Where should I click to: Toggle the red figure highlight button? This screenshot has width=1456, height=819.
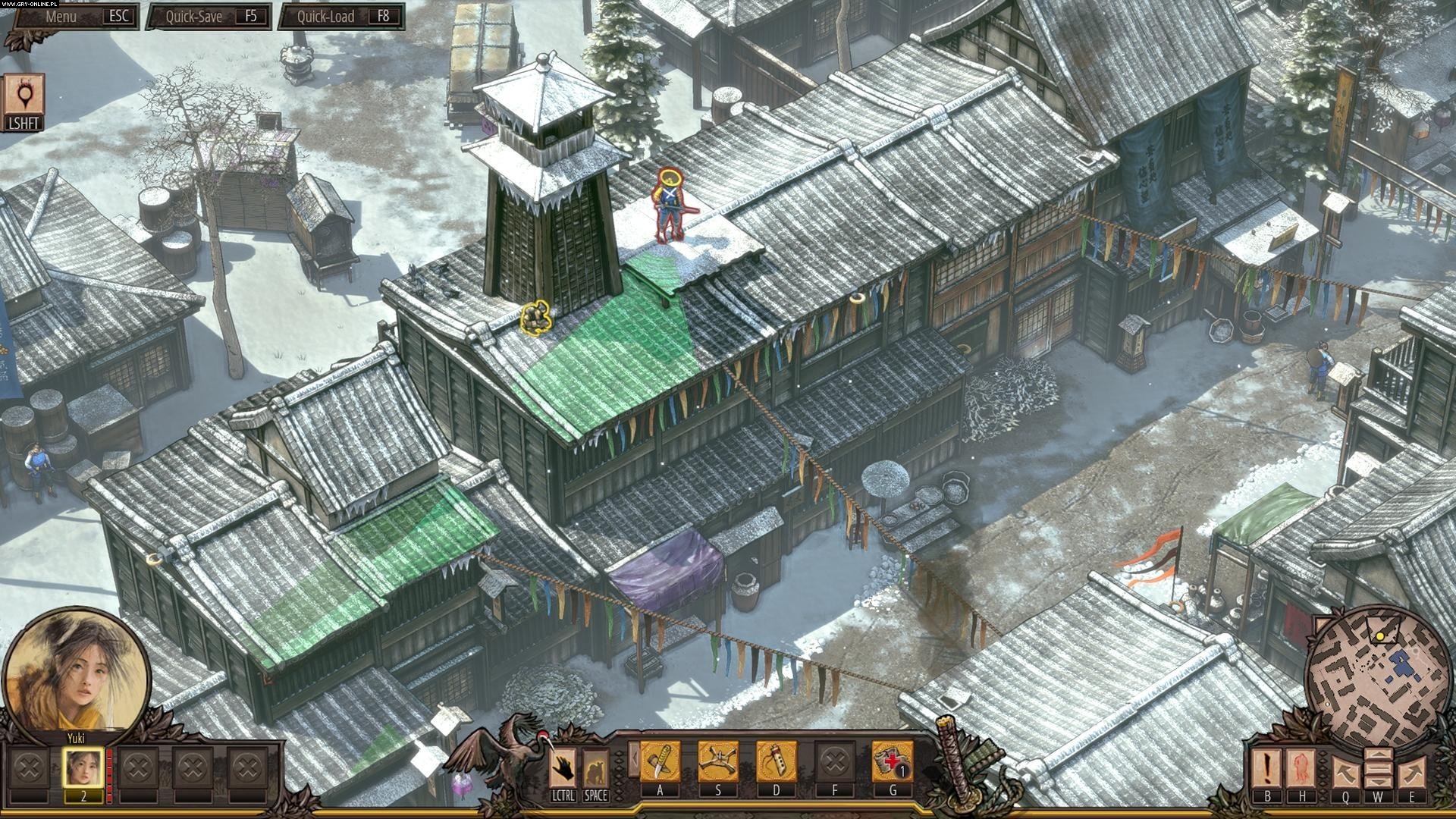point(1301,767)
